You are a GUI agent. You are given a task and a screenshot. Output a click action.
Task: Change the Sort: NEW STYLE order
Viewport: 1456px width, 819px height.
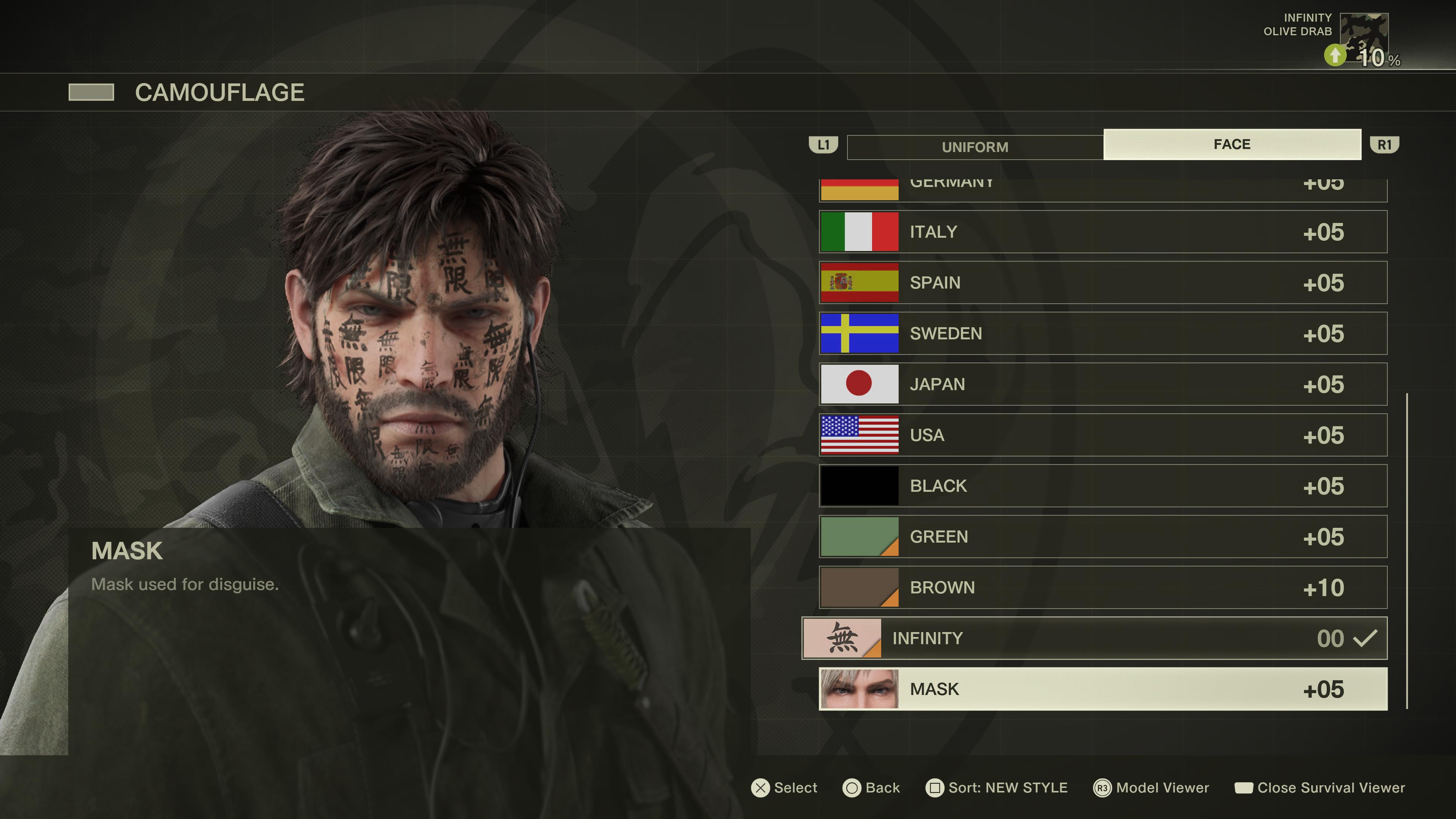[x=996, y=788]
